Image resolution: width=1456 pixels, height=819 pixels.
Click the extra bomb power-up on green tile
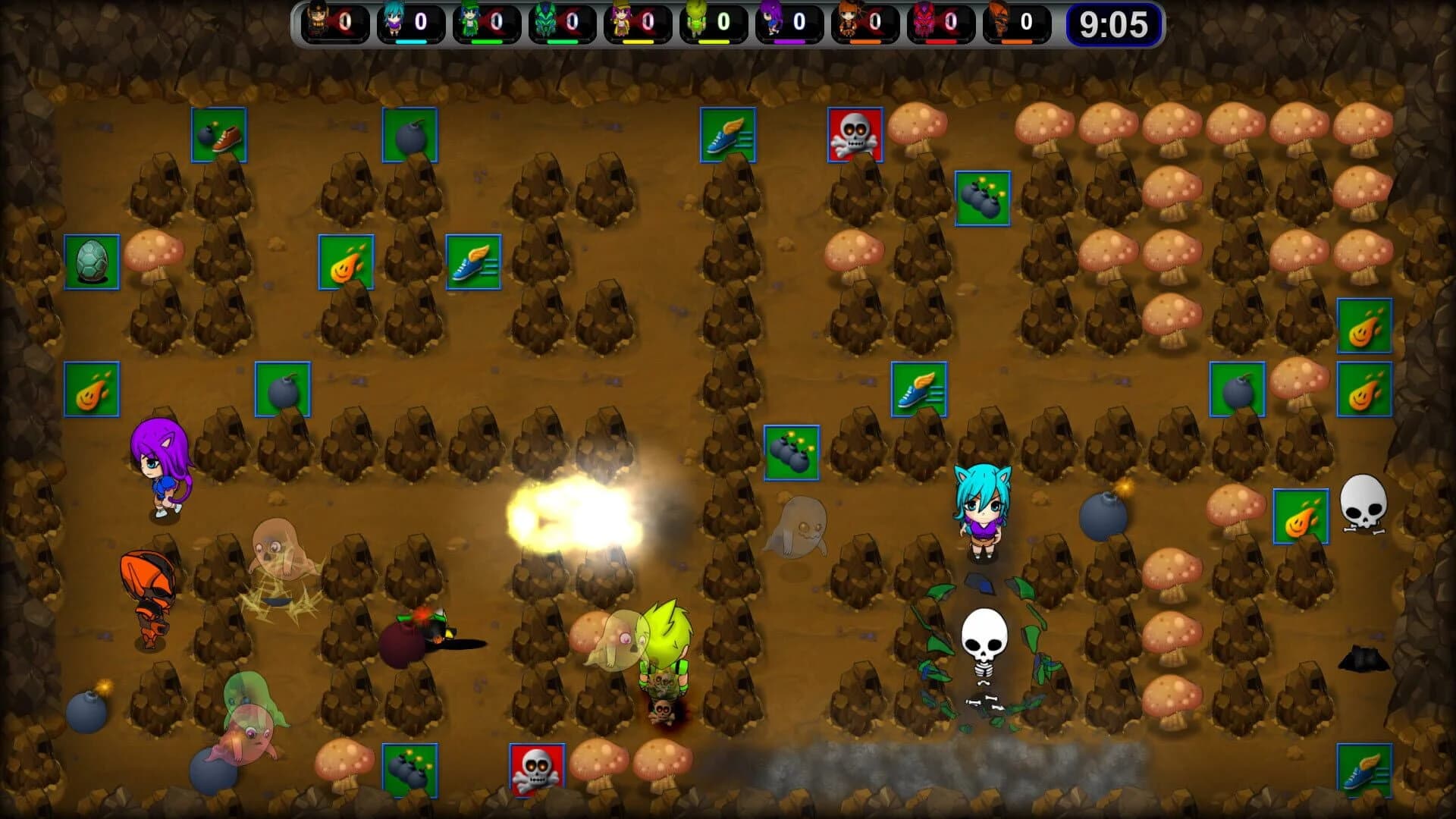pyautogui.click(x=284, y=390)
